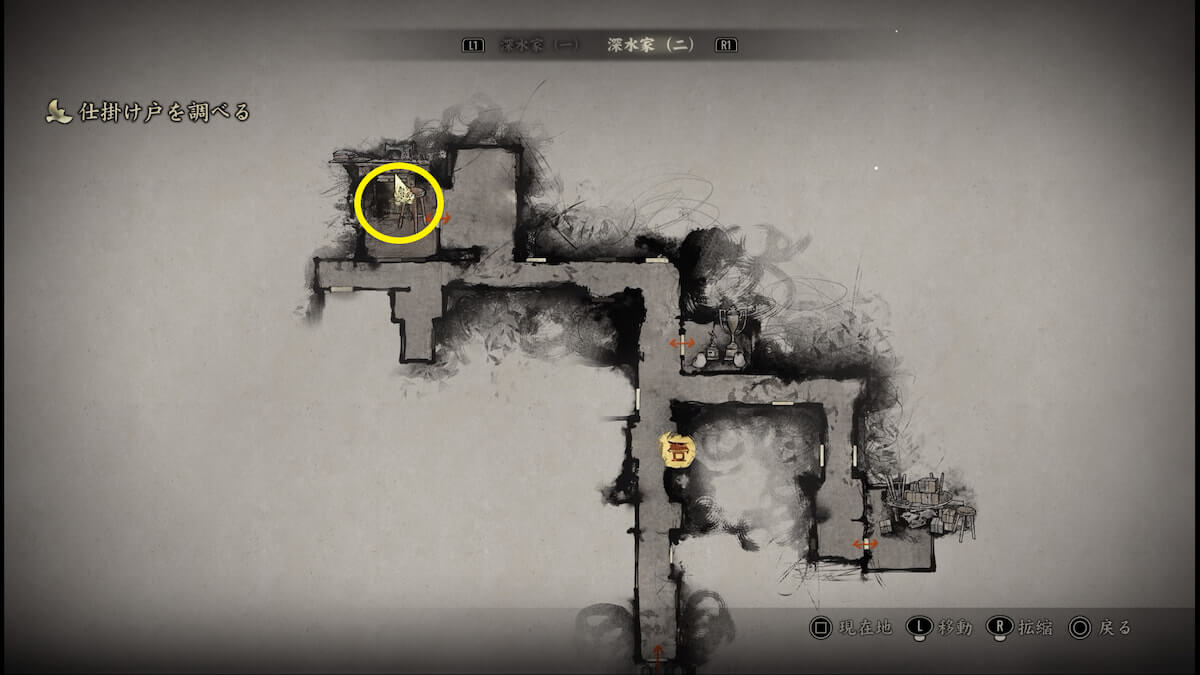The height and width of the screenshot is (675, 1200).
Task: Select the orange door arrows beside the trophy sketch
Action: tap(683, 343)
